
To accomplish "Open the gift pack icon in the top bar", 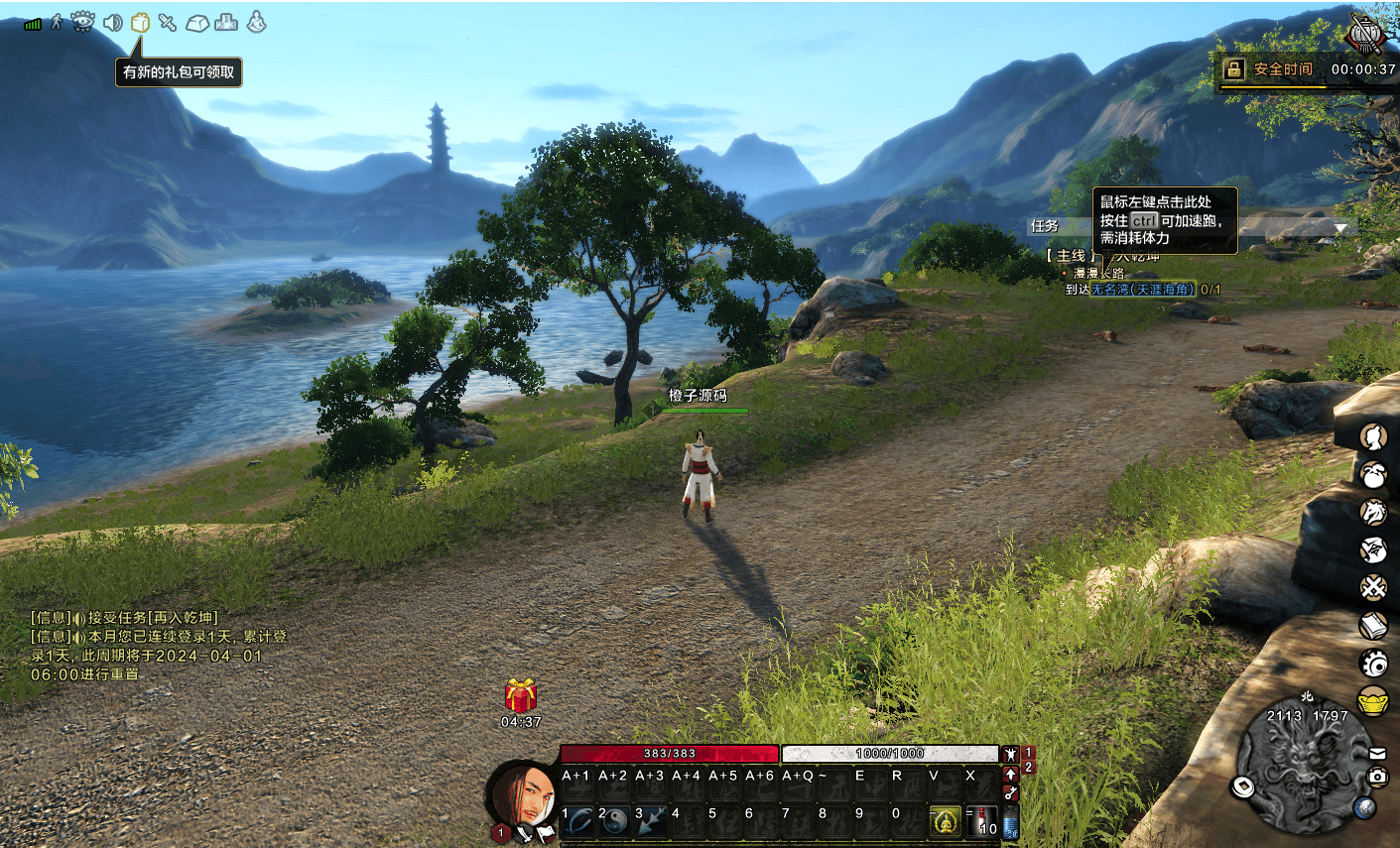I will 140,22.
